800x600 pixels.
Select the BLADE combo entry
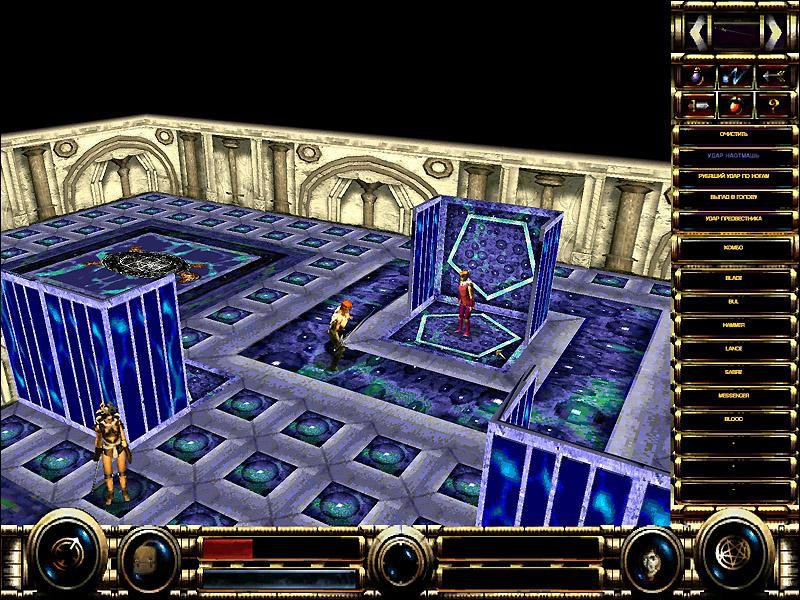(735, 276)
